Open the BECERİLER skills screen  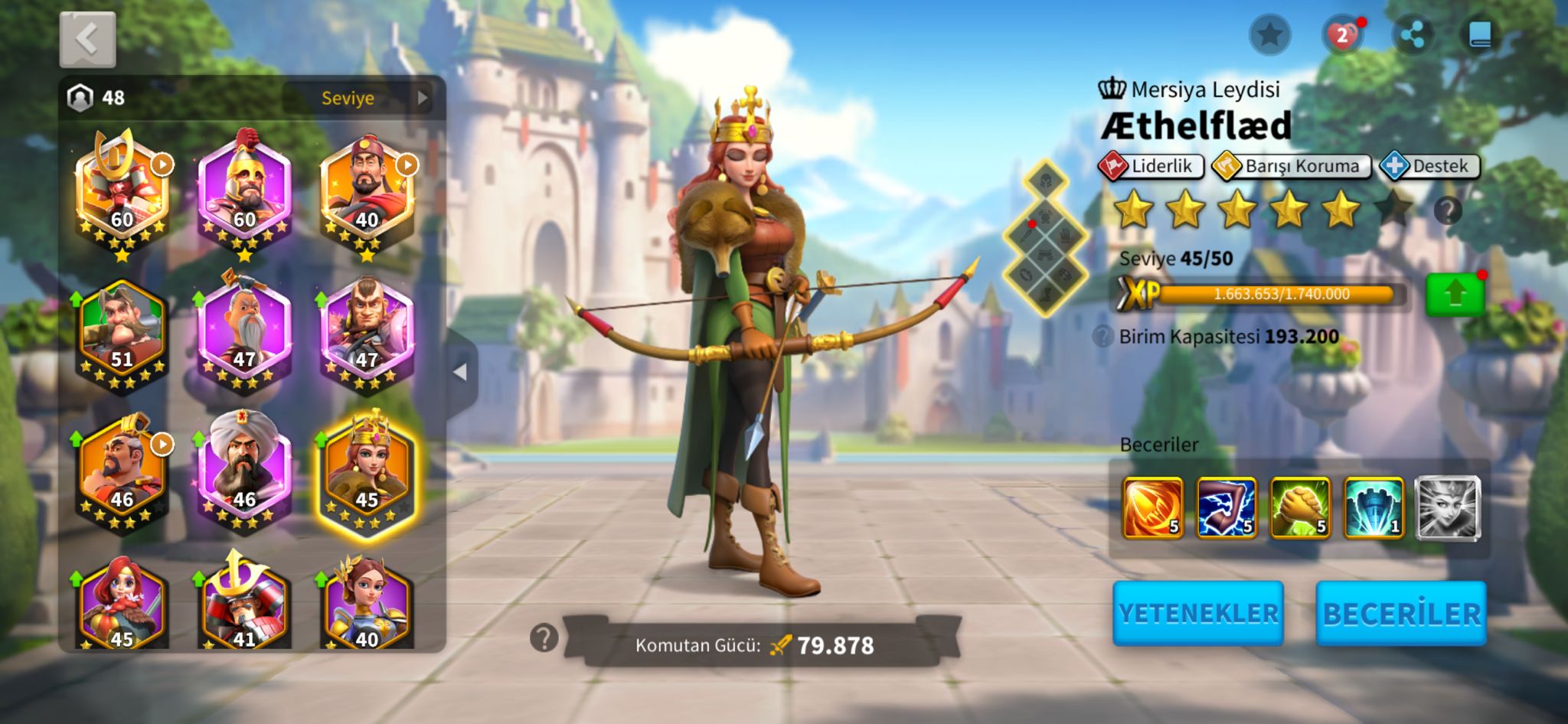tap(1400, 613)
